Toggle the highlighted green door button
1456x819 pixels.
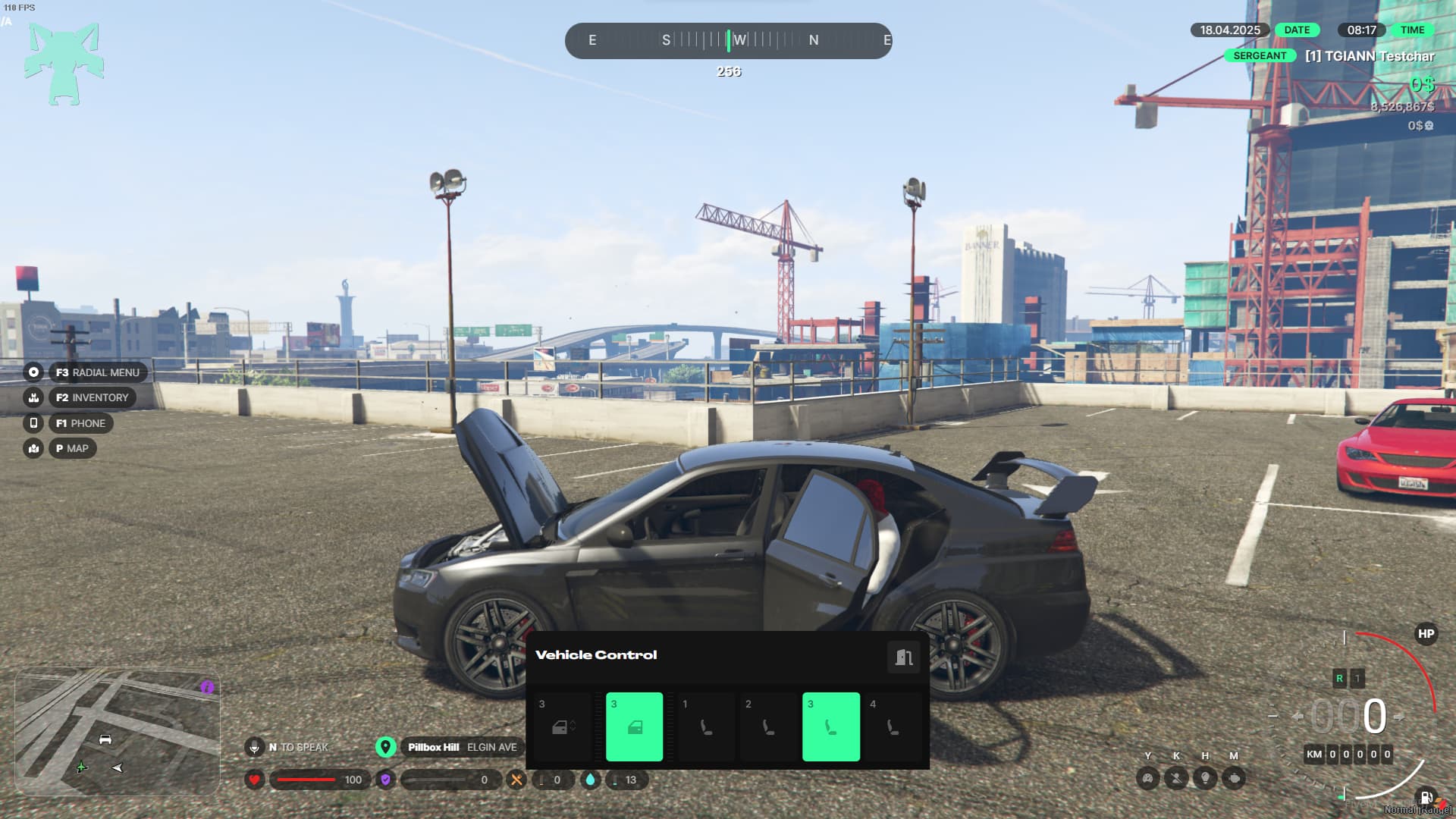(634, 726)
